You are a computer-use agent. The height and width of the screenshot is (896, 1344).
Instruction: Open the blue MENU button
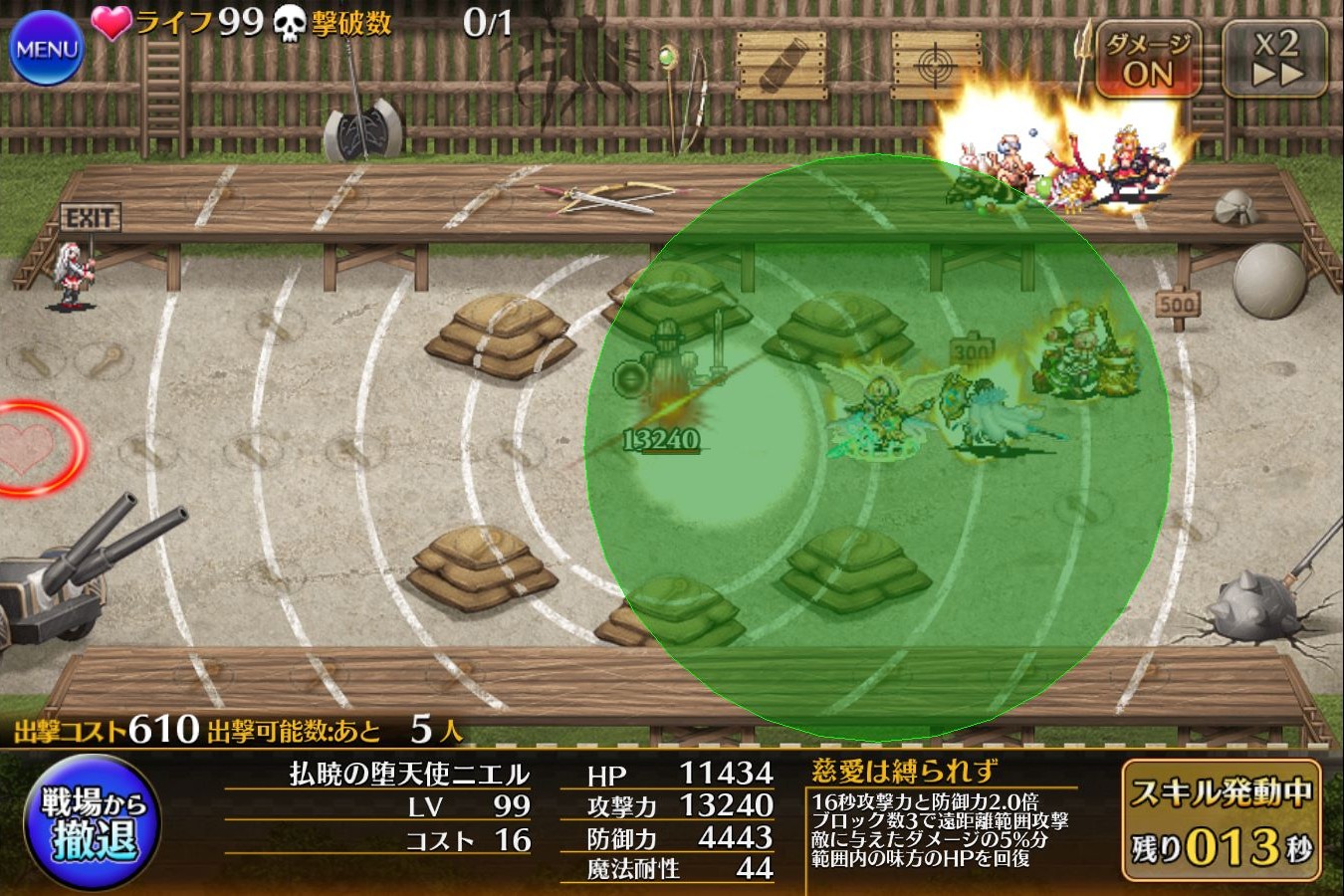[x=47, y=48]
